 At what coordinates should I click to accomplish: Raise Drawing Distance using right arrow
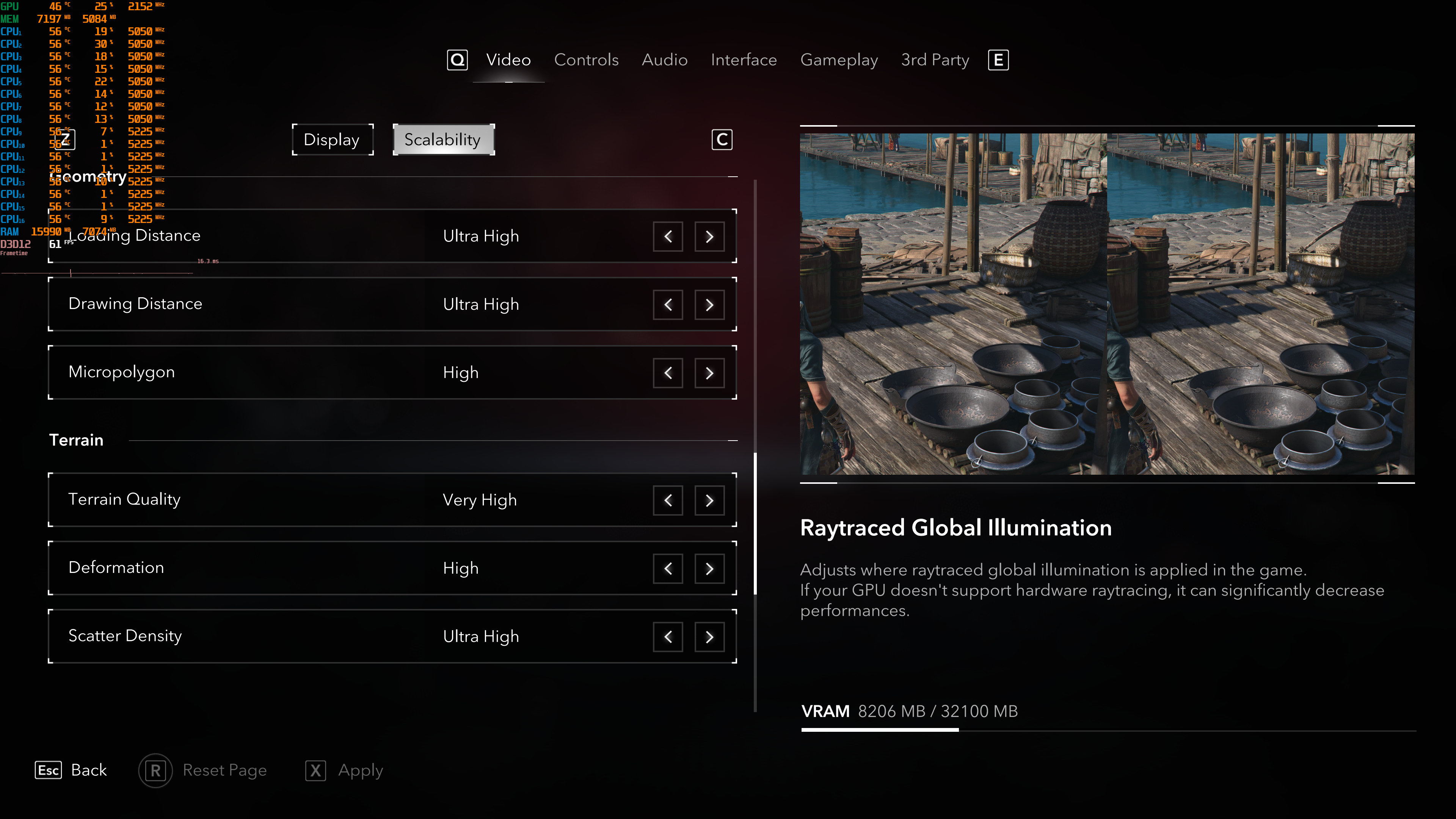click(x=709, y=304)
